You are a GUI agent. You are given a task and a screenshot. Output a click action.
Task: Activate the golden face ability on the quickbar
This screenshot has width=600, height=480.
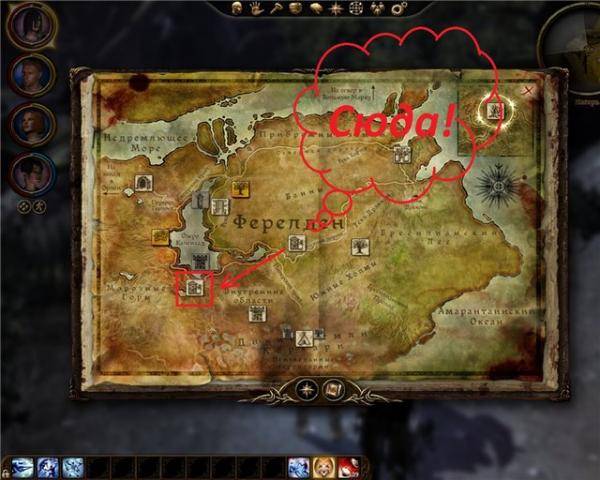pos(323,467)
